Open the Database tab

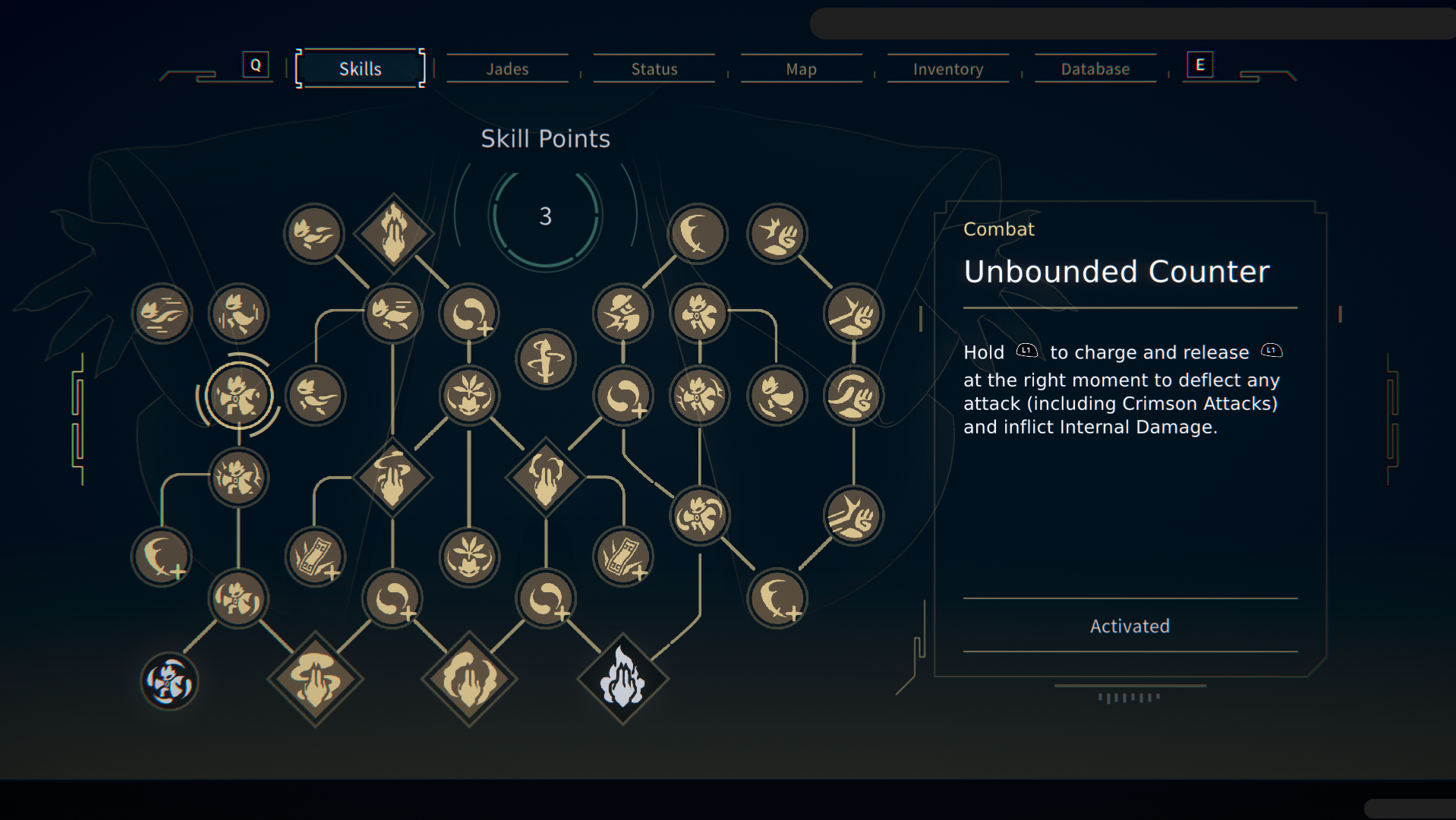(1095, 69)
